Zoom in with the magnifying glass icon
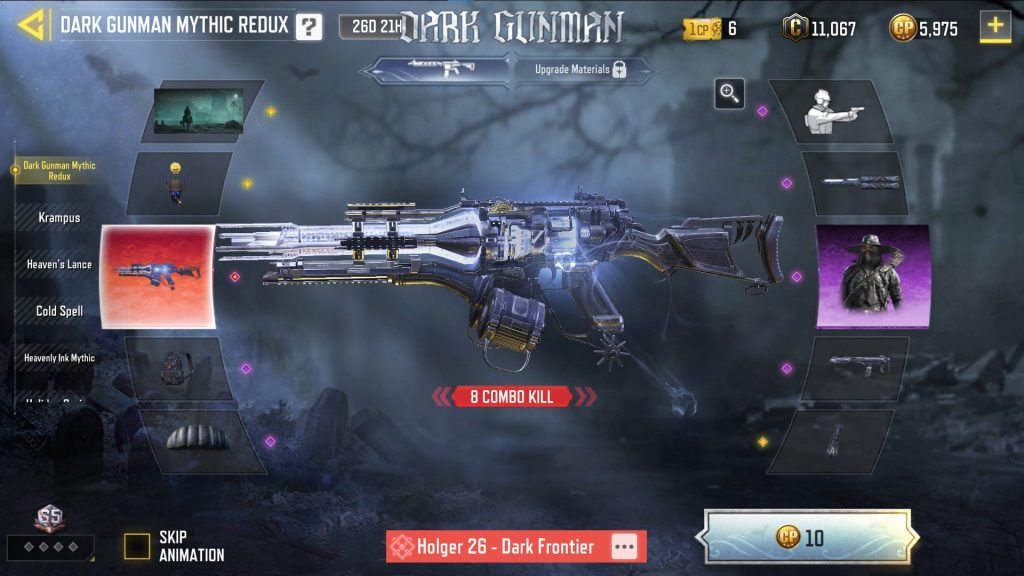Viewport: 1024px width, 576px height. pyautogui.click(x=730, y=94)
